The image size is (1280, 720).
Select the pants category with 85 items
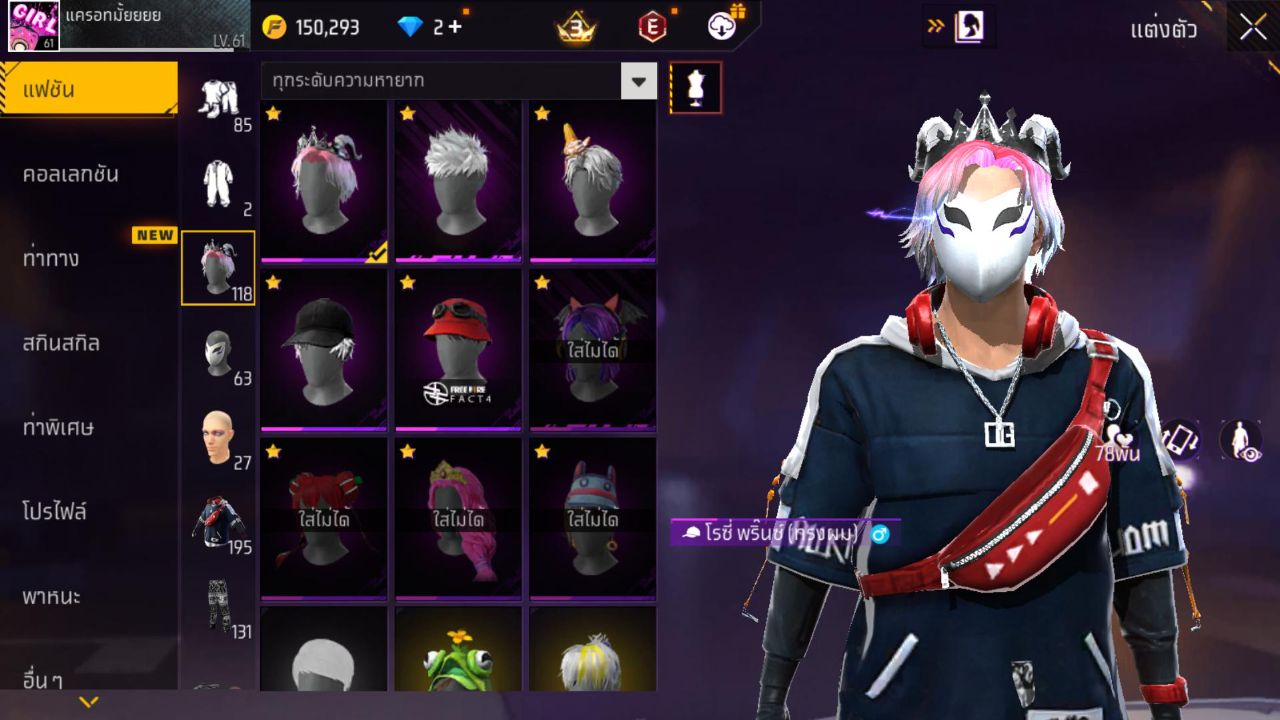(x=218, y=100)
